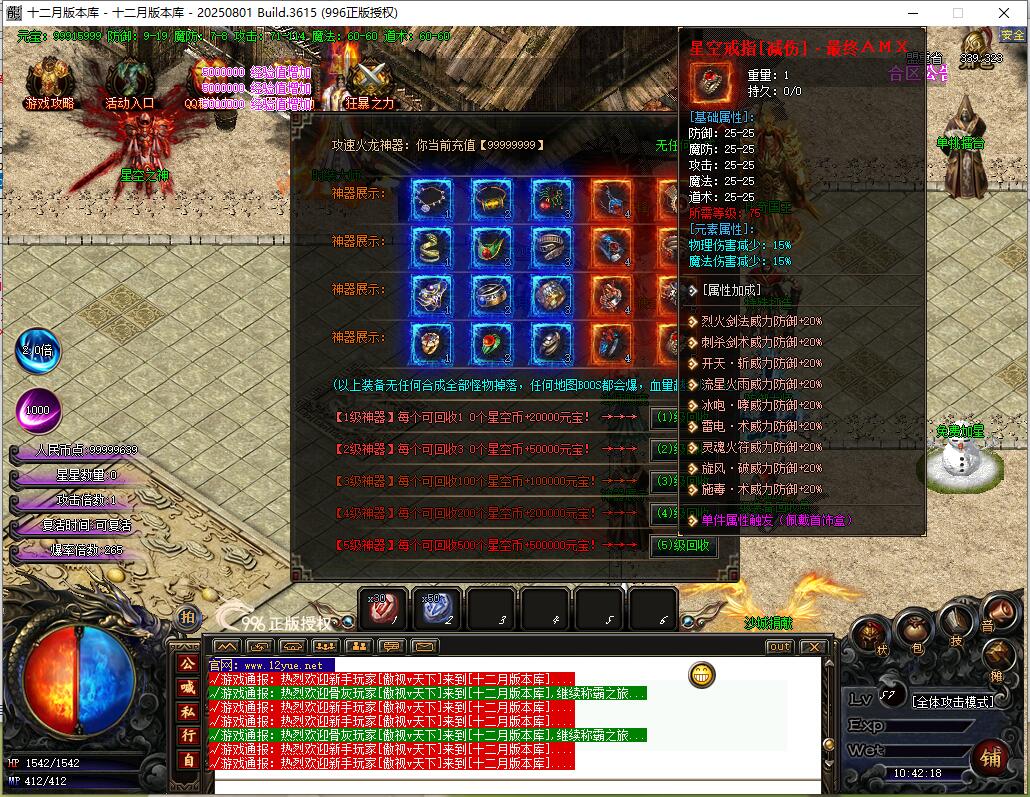Close the chat window with the X button

click(813, 647)
